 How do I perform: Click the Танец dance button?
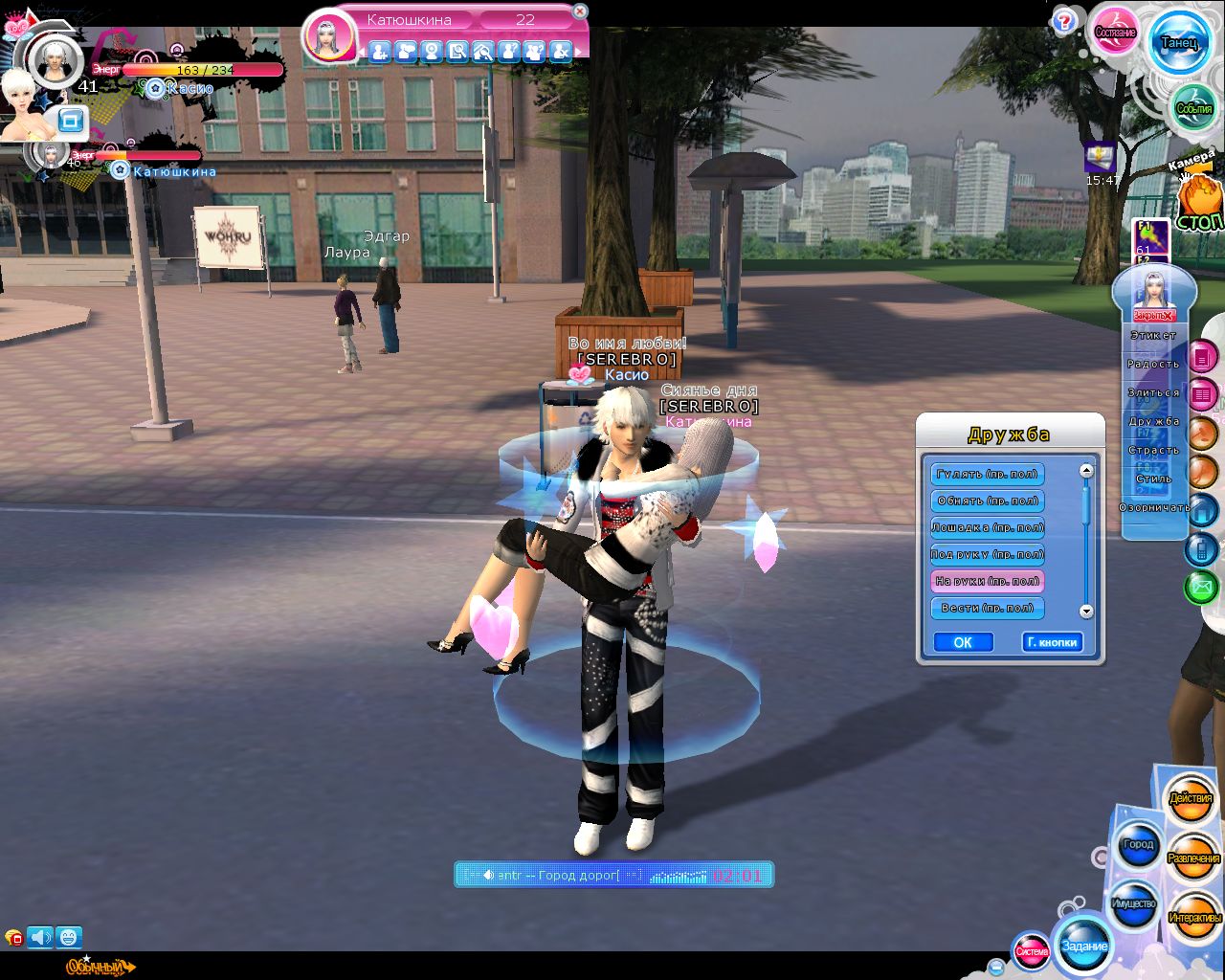(1178, 42)
